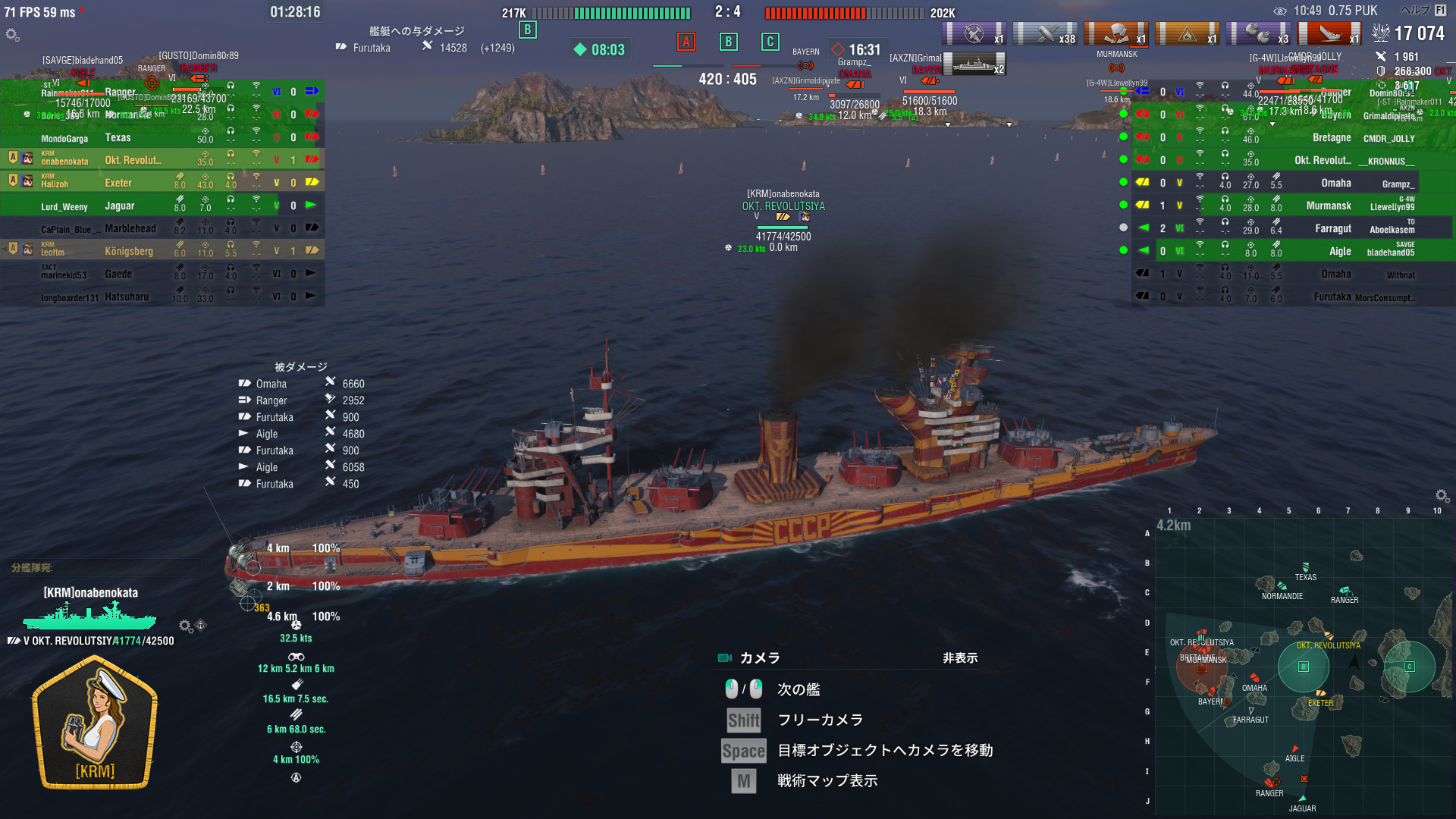Open minimap settings gear above the map
This screenshot has width=1456, height=819.
tap(1442, 496)
